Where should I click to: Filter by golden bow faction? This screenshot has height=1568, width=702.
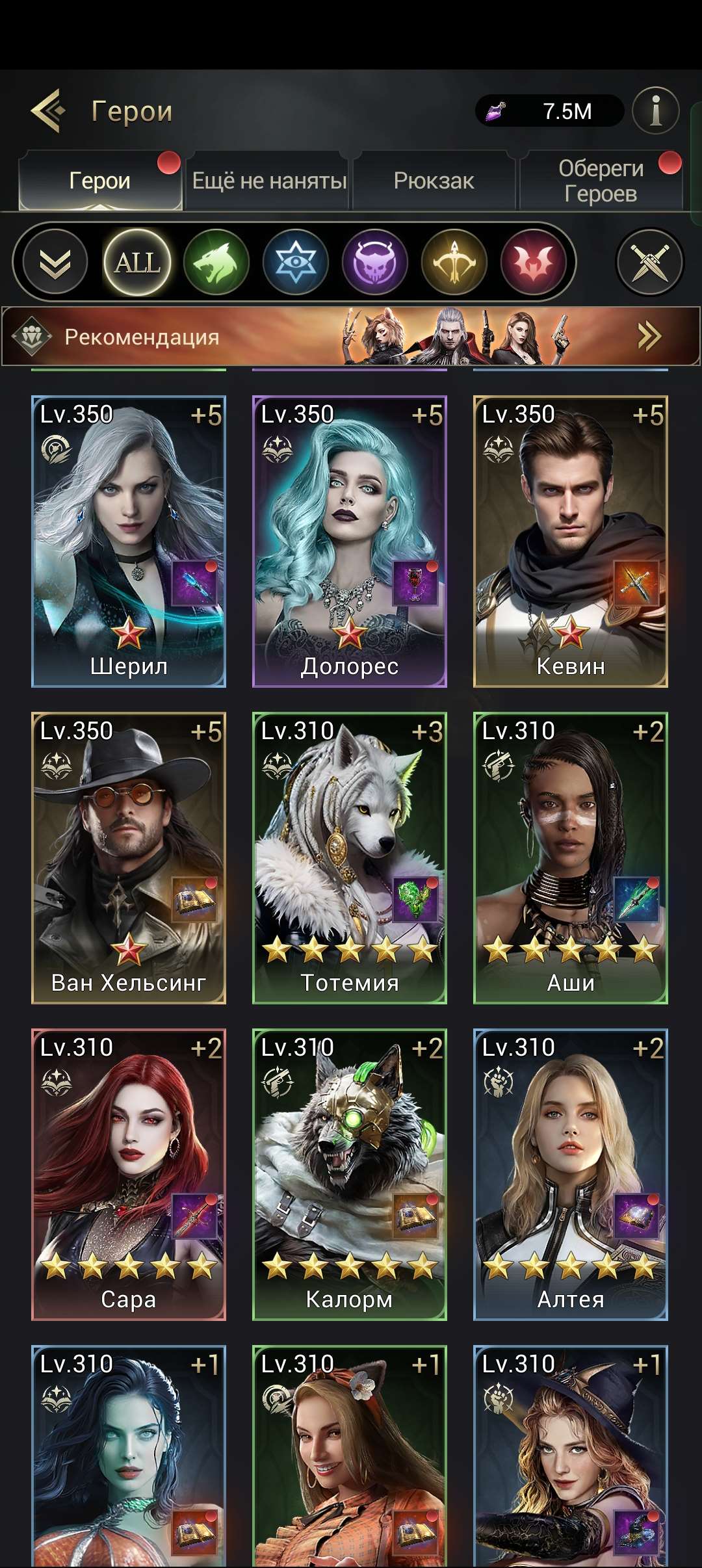click(454, 263)
